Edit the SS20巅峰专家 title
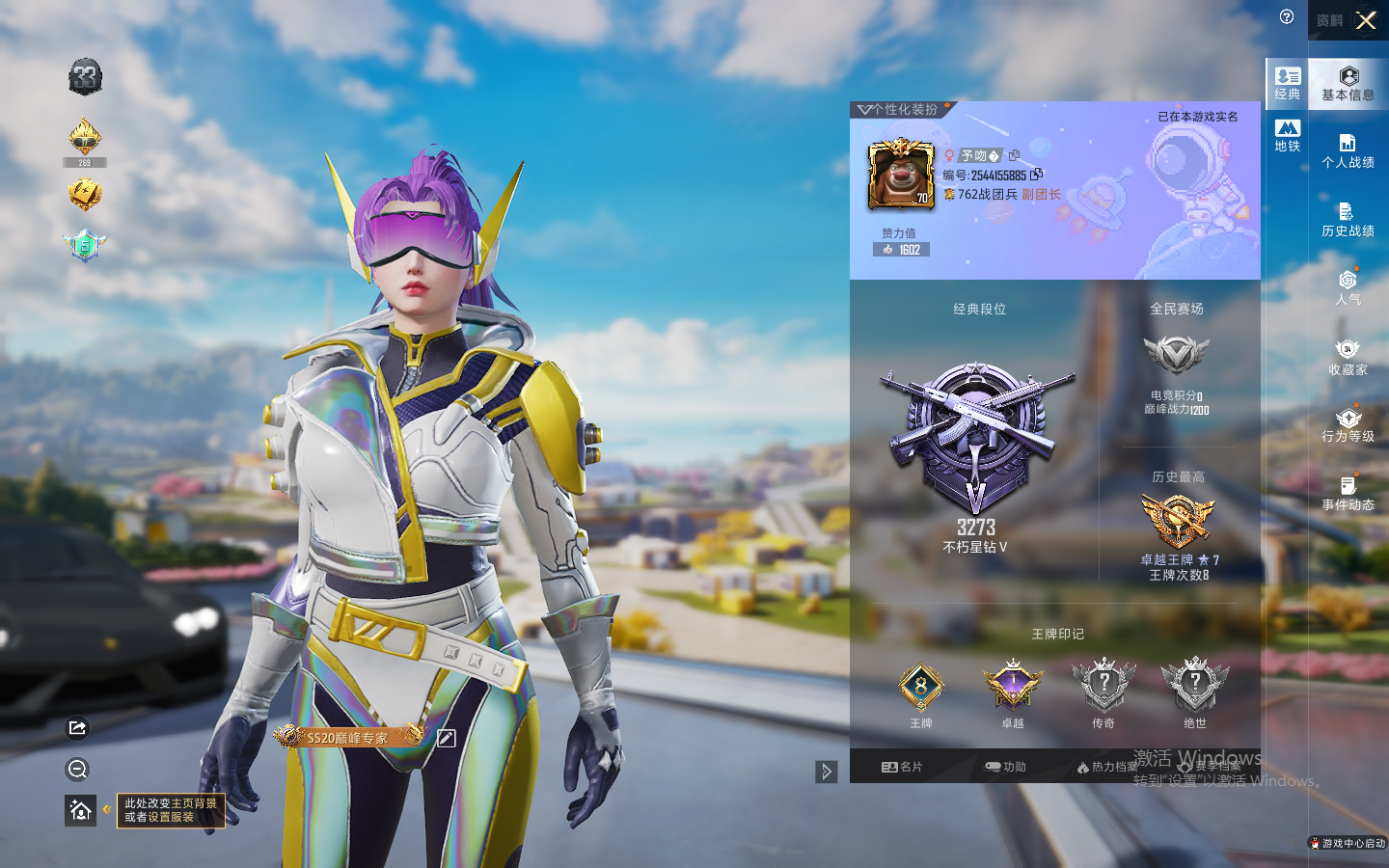 [446, 738]
